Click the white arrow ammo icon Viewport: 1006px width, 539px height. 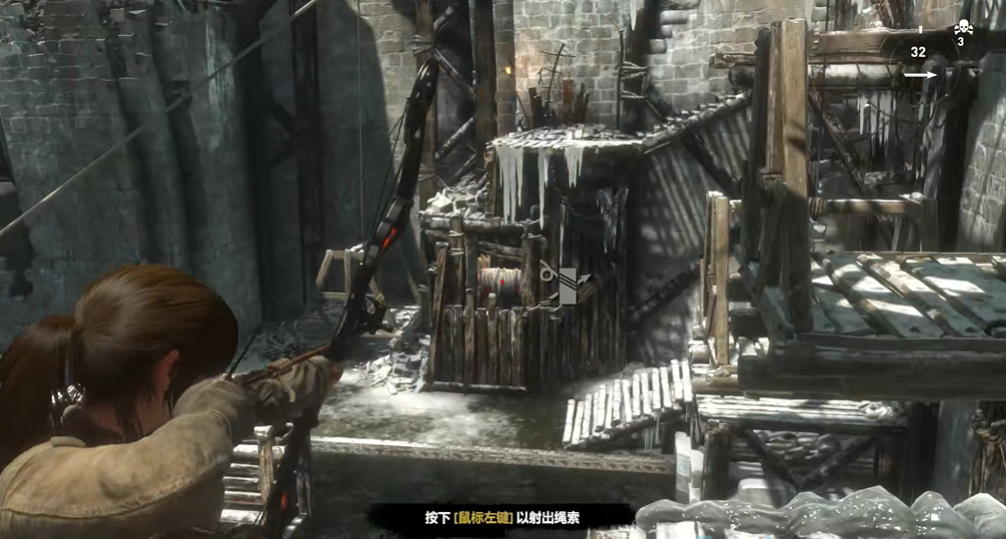[921, 74]
